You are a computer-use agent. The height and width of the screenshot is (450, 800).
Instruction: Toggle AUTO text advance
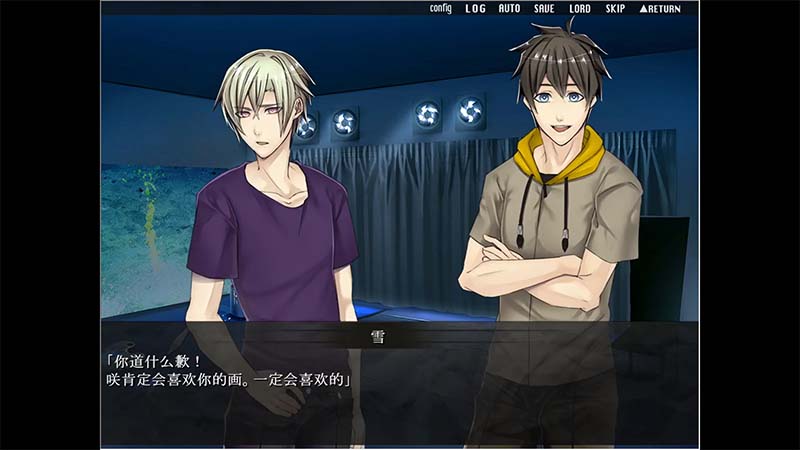(x=509, y=9)
